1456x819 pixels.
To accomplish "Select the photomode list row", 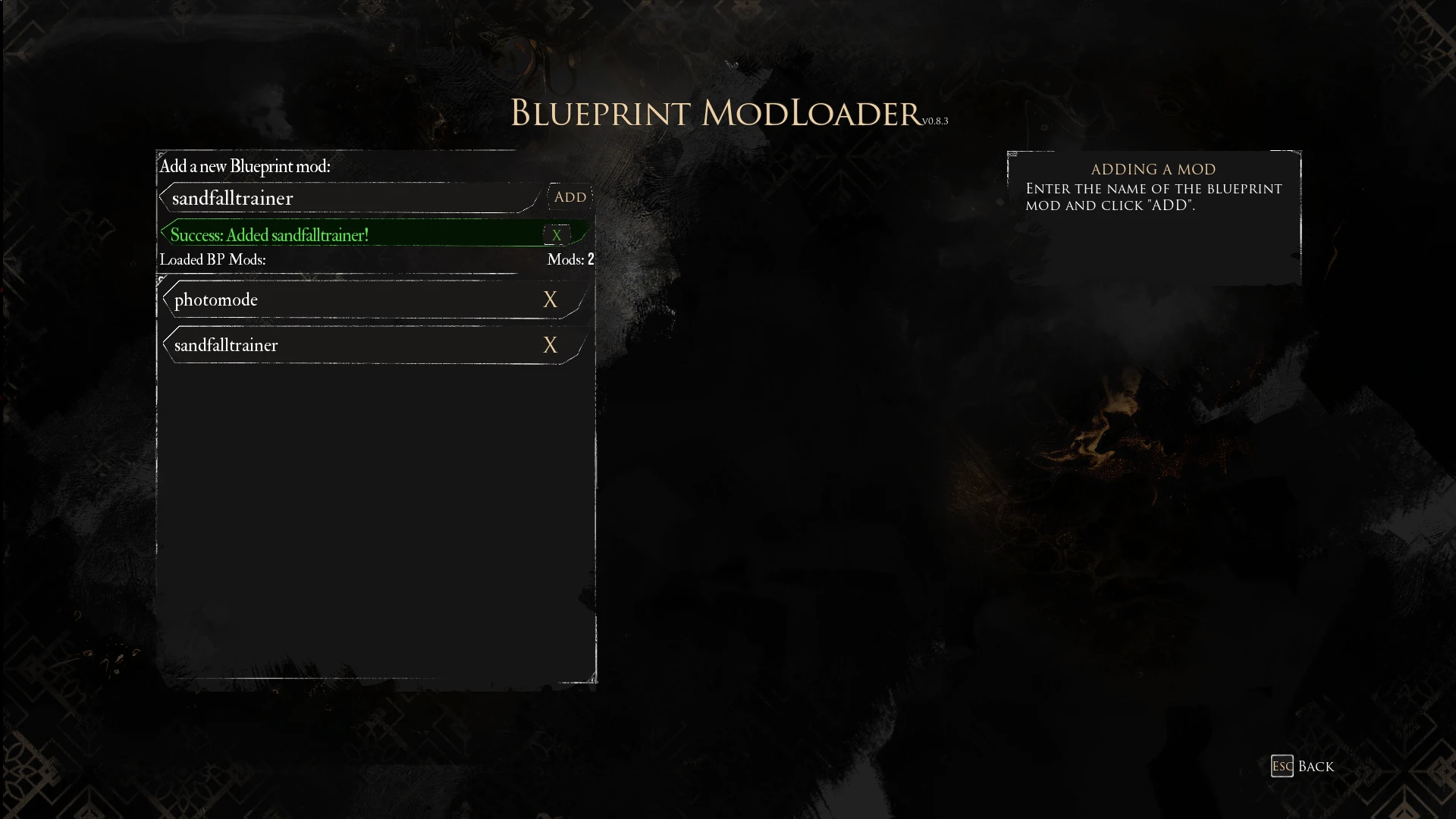I will pyautogui.click(x=341, y=300).
